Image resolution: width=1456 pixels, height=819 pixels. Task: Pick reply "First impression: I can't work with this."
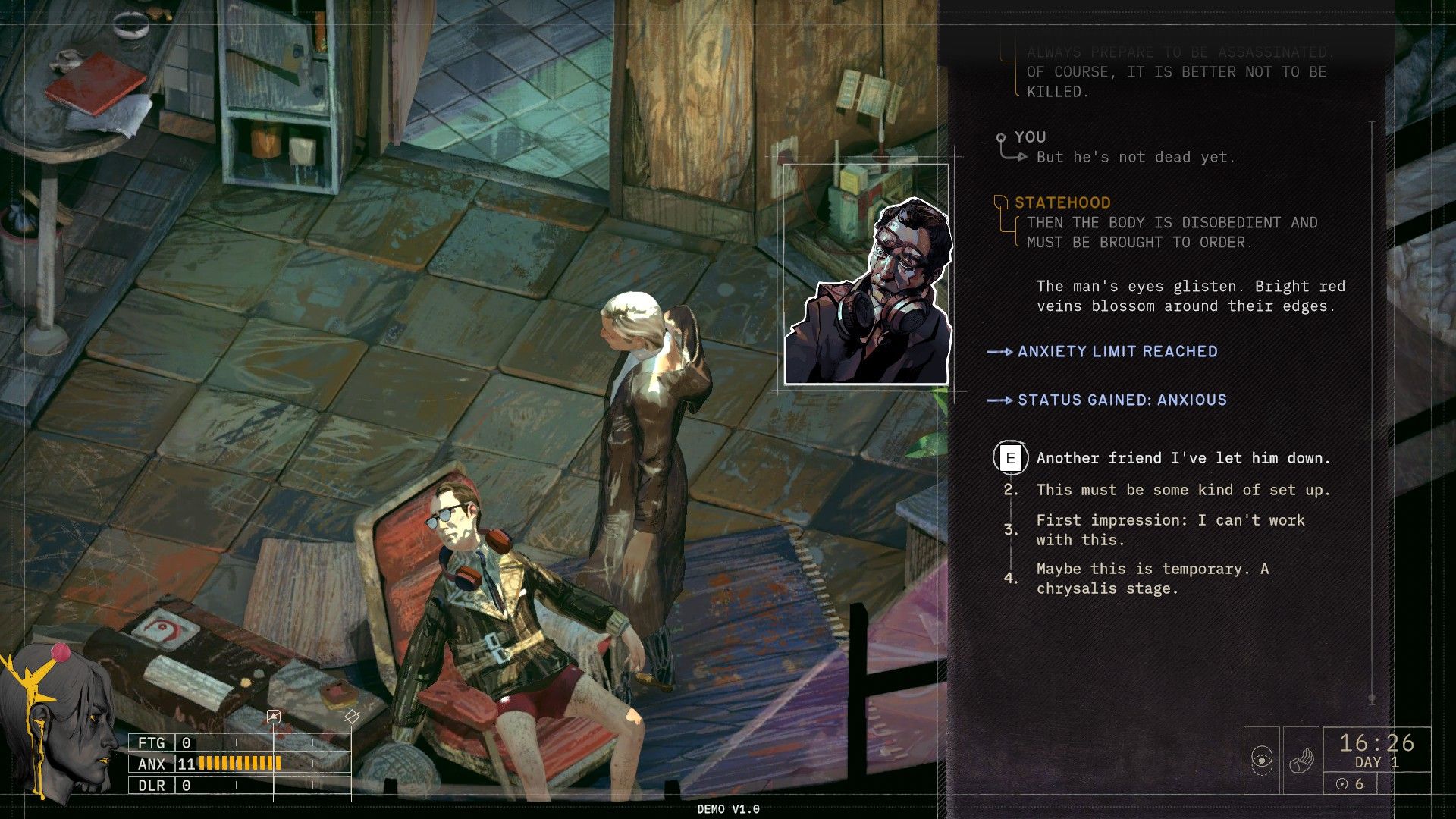click(x=1170, y=530)
